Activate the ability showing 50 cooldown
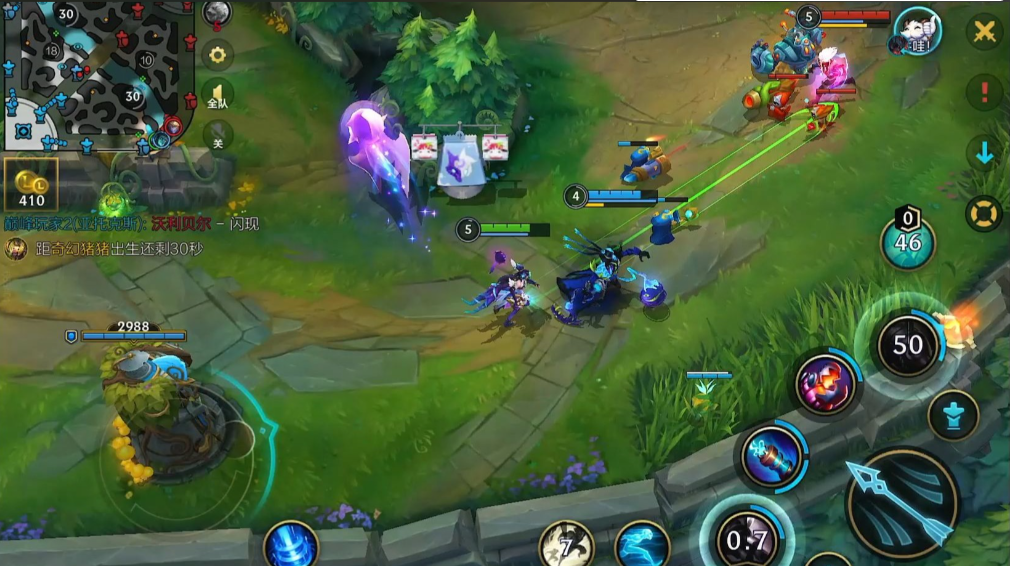The image size is (1010, 566). pyautogui.click(x=907, y=345)
